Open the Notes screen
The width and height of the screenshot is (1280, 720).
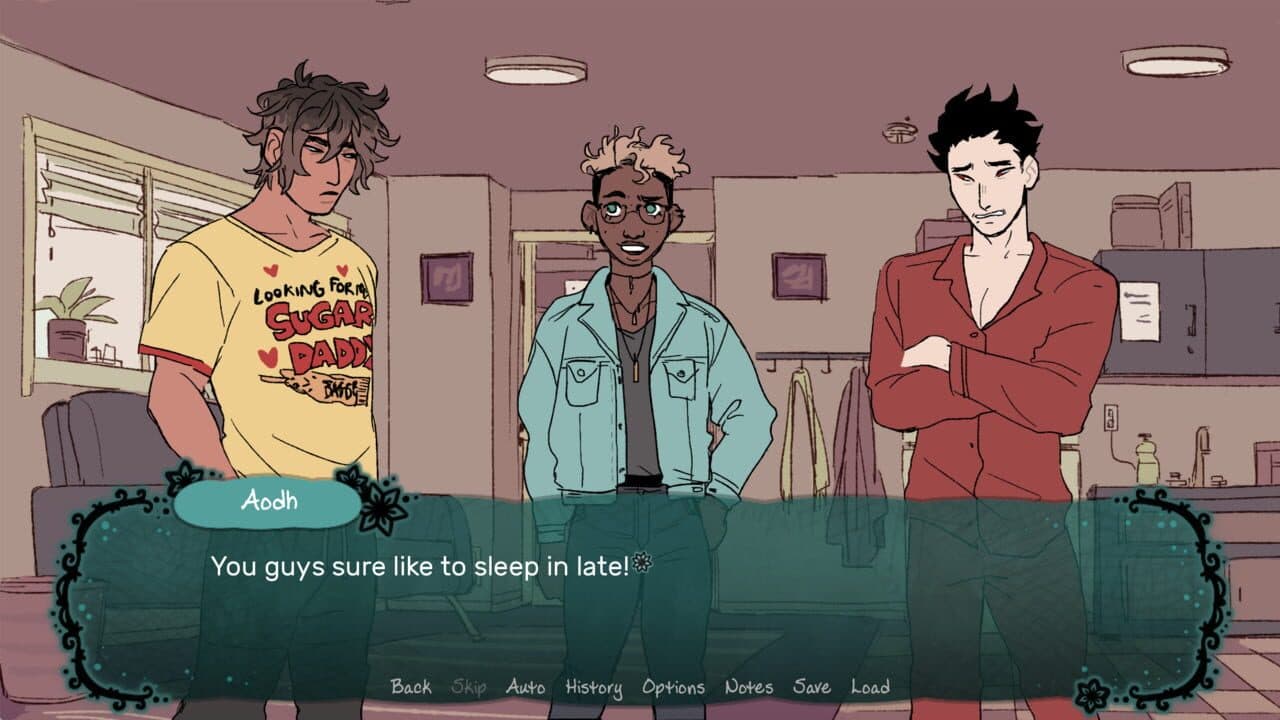[x=748, y=688]
